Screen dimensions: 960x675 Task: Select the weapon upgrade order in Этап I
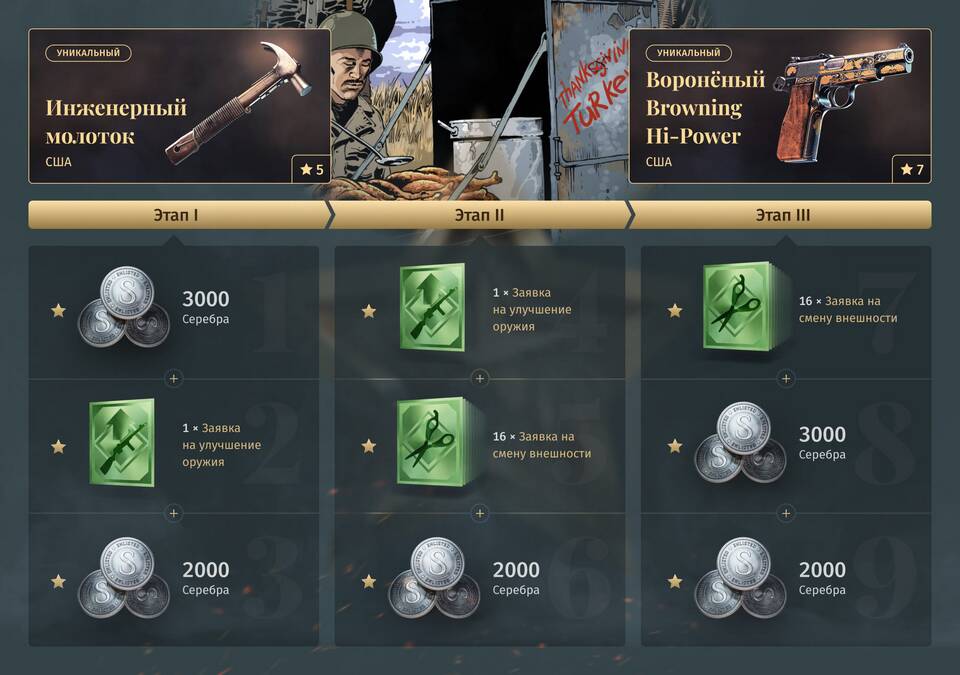tap(174, 445)
